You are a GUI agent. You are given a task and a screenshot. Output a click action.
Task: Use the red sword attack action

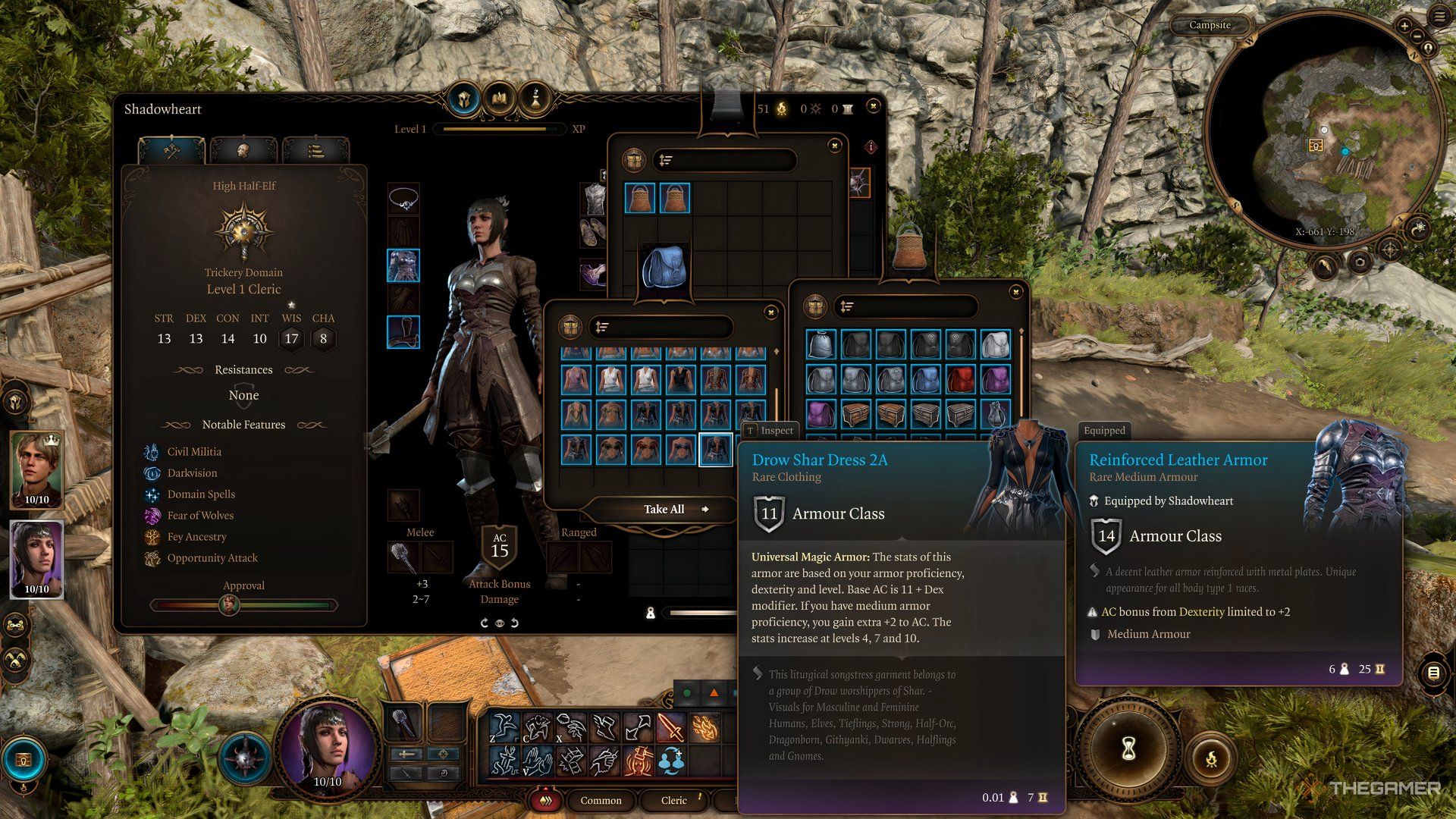pos(670,729)
